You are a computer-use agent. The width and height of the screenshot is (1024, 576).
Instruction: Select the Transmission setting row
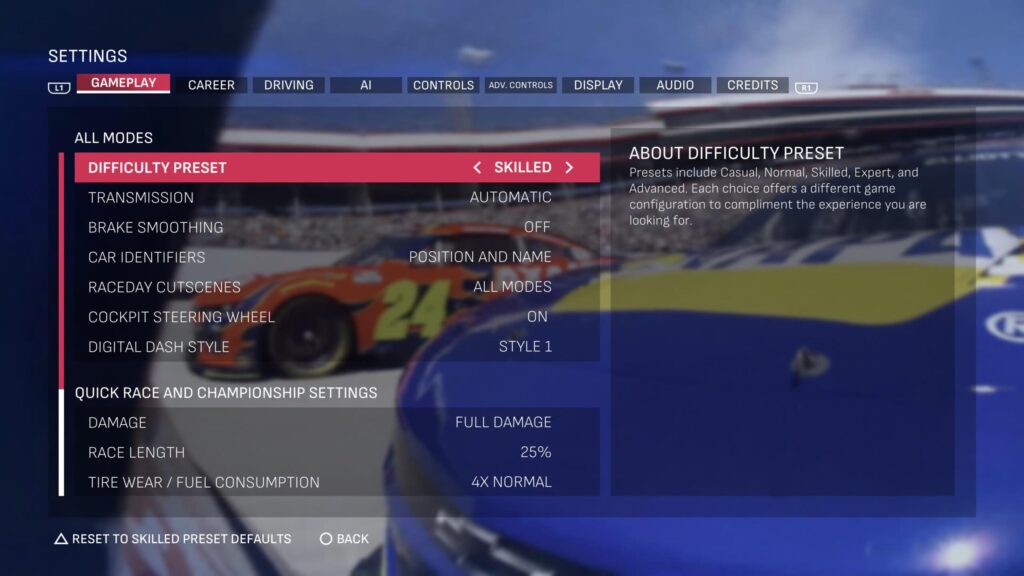point(337,197)
